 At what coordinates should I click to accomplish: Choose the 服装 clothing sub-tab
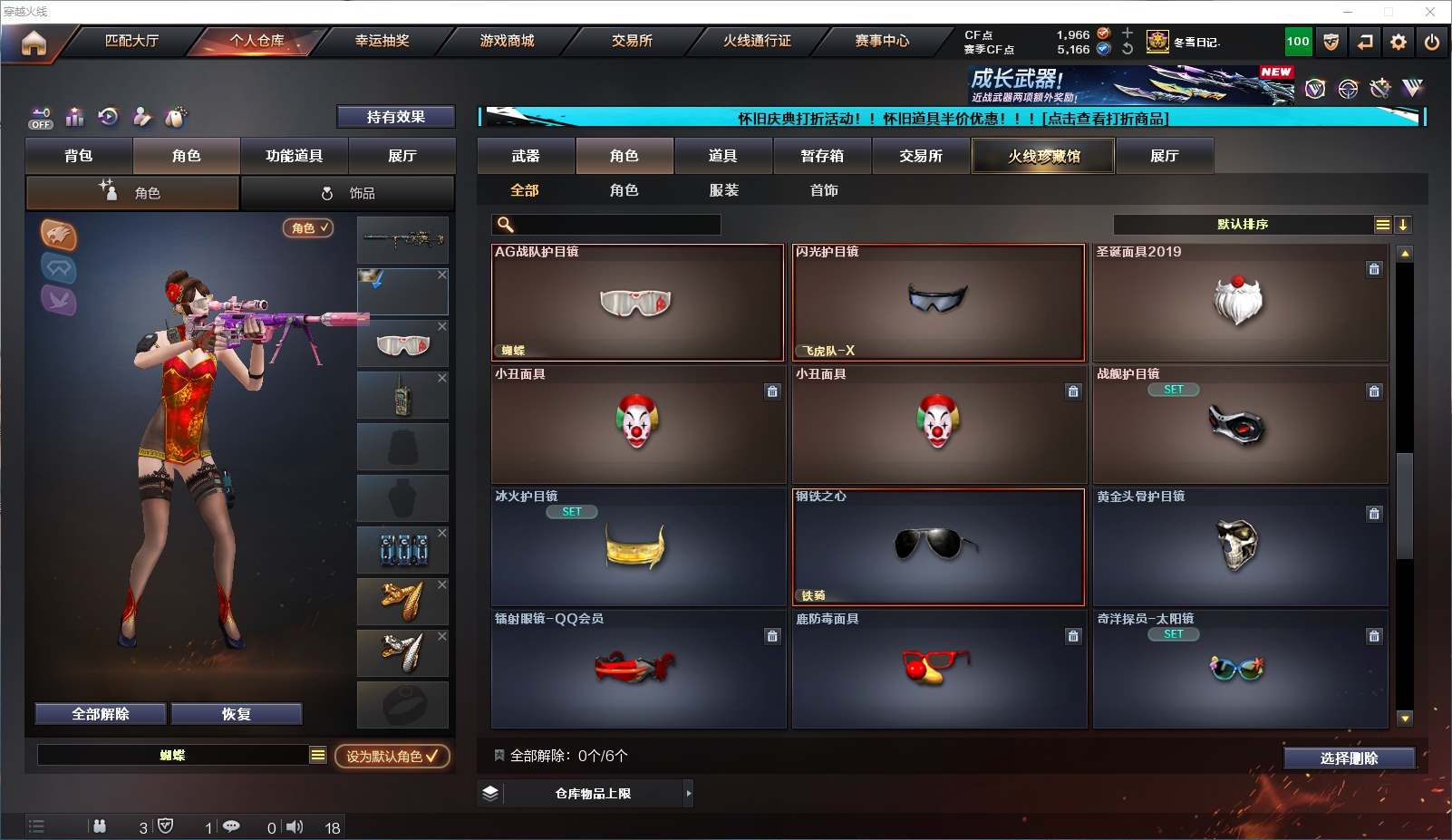pyautogui.click(x=723, y=190)
